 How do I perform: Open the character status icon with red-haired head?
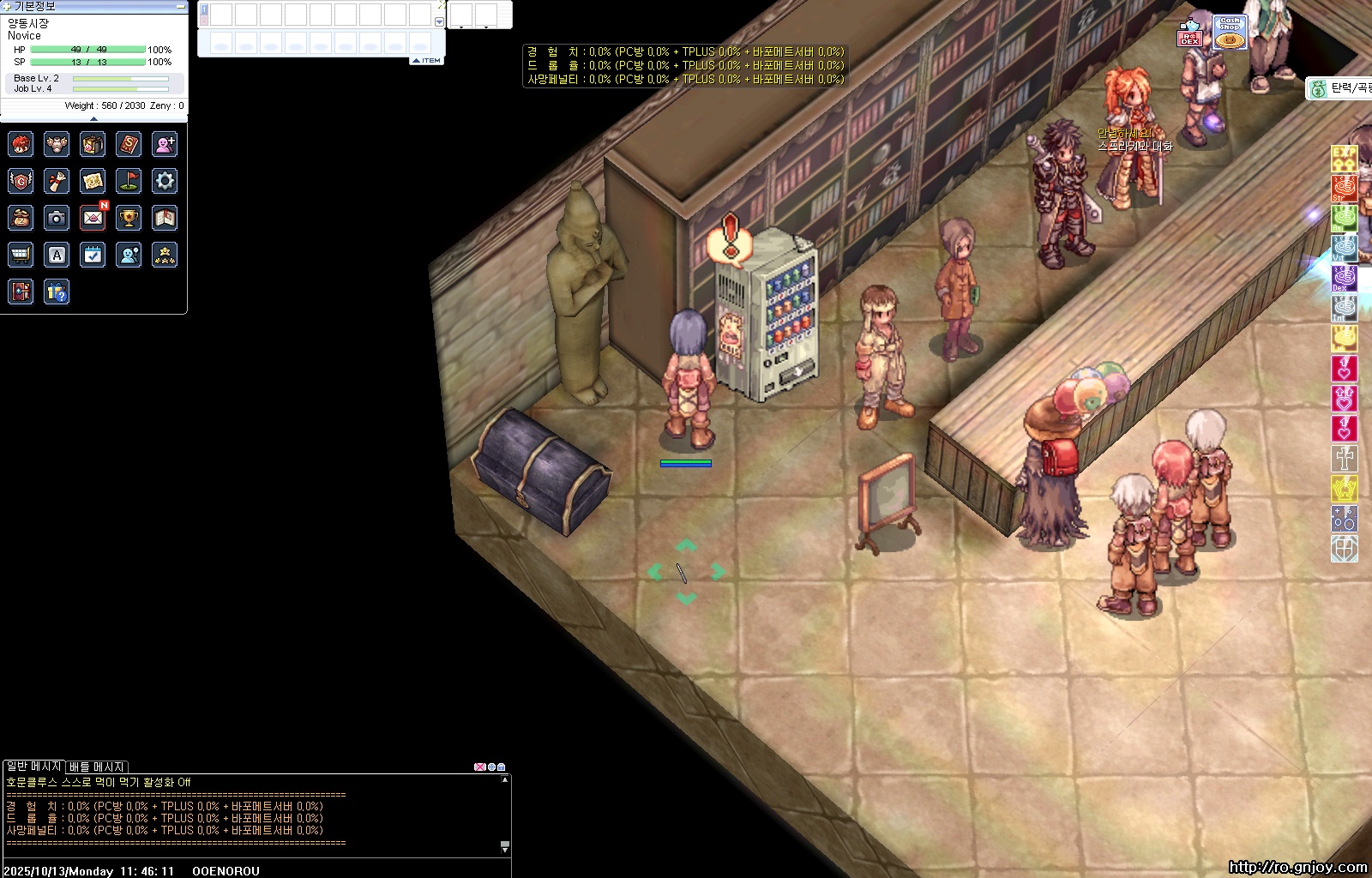tap(21, 144)
